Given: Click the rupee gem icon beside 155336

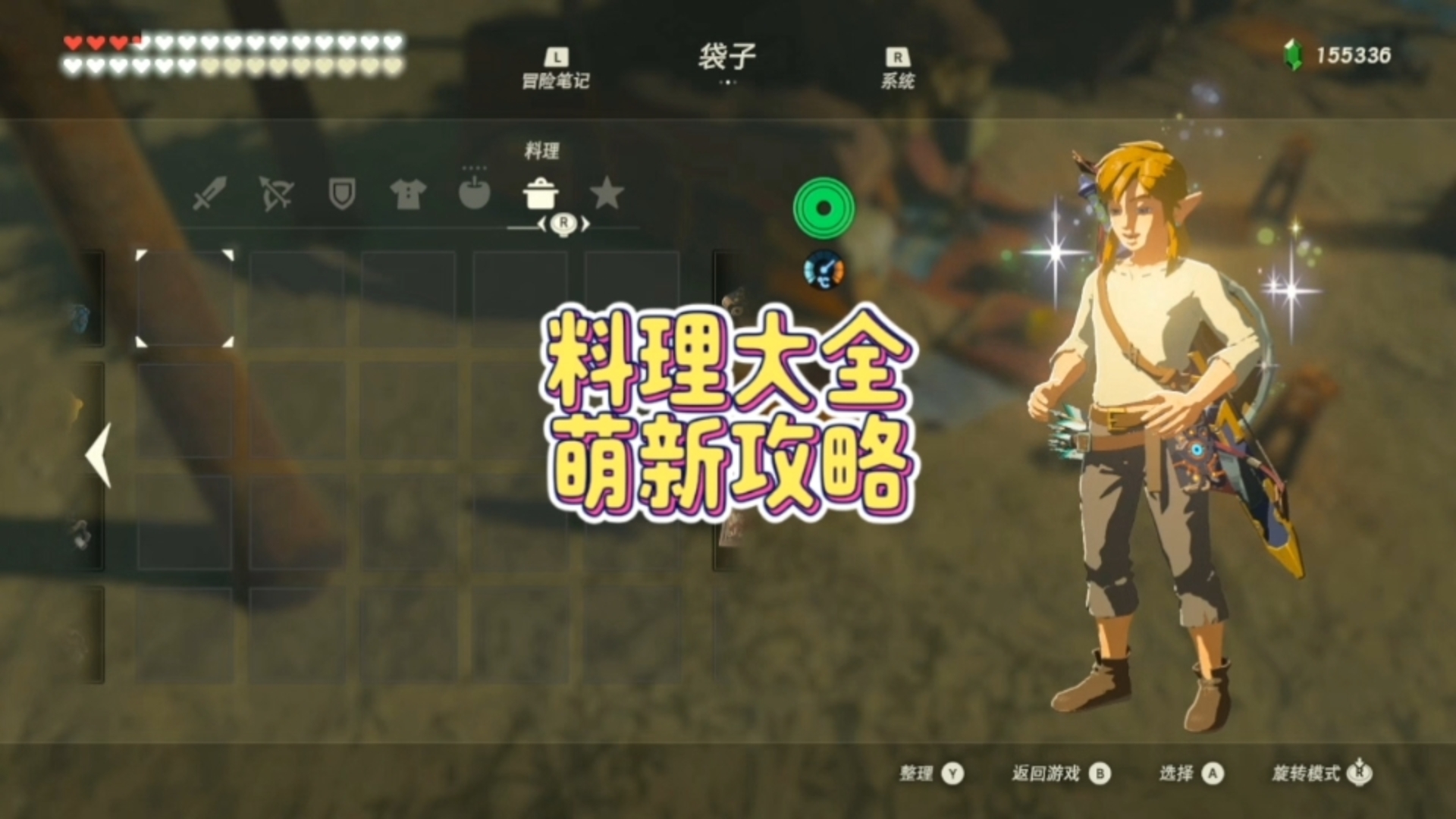Looking at the screenshot, I should [x=1294, y=54].
